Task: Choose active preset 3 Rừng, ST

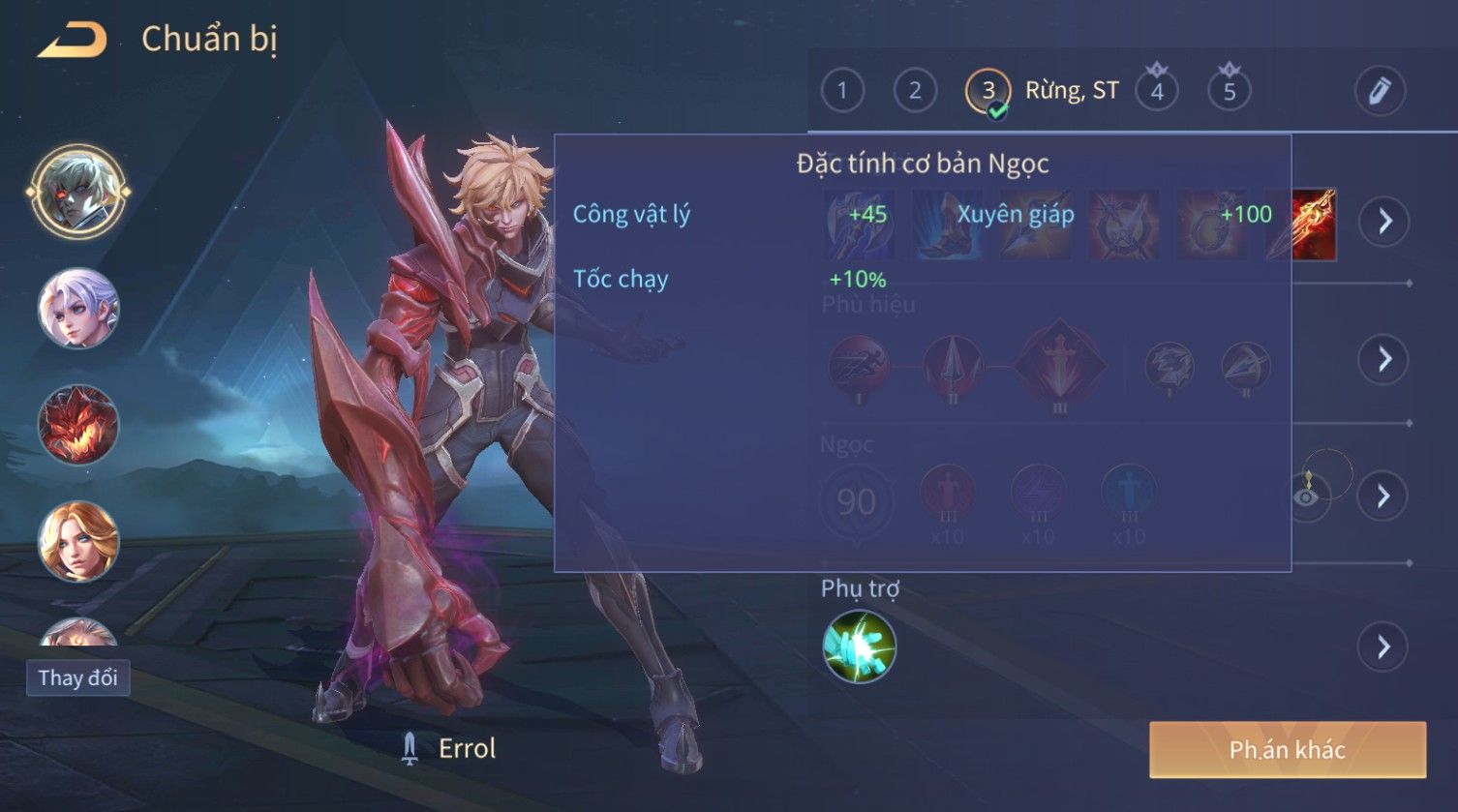Action: pos(987,92)
